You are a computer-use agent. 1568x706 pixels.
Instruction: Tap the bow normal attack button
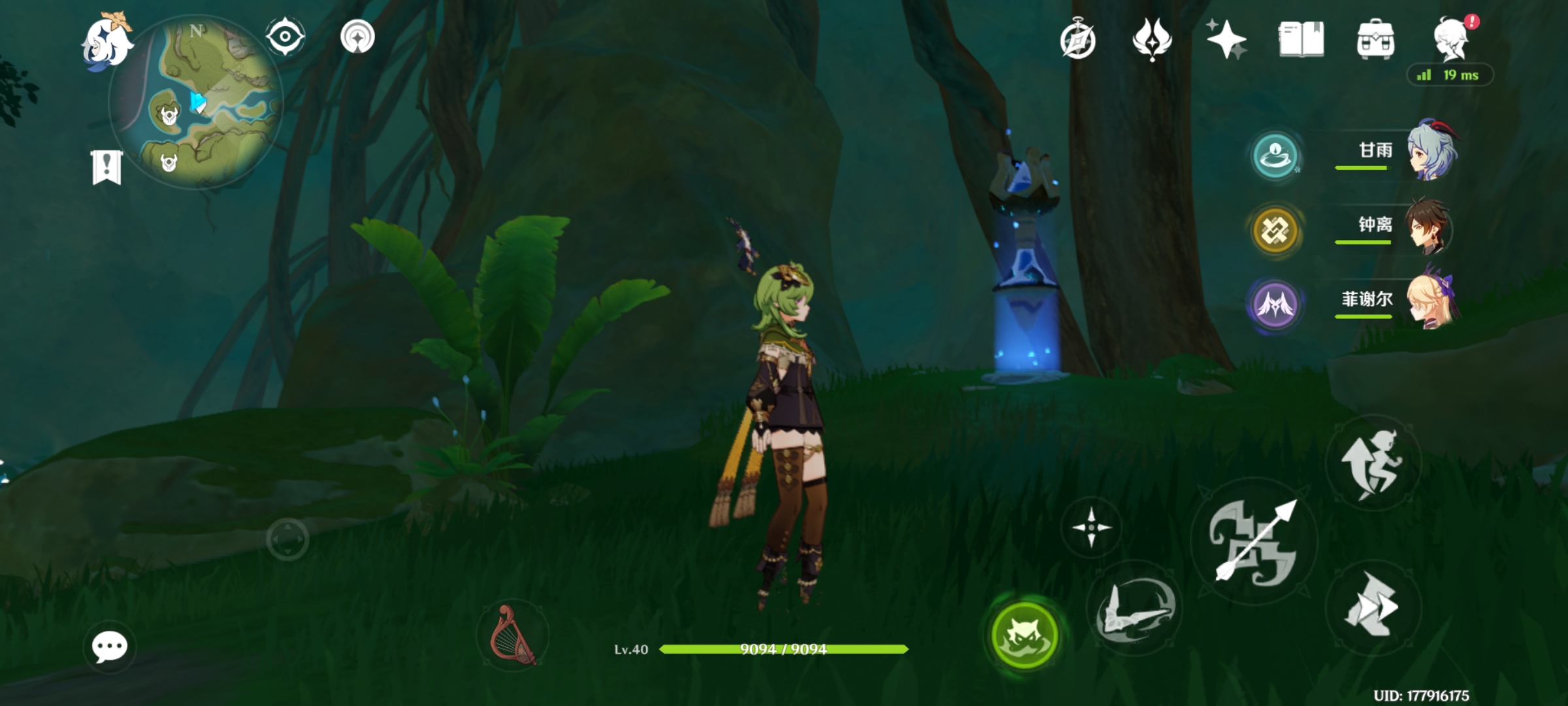1254,541
